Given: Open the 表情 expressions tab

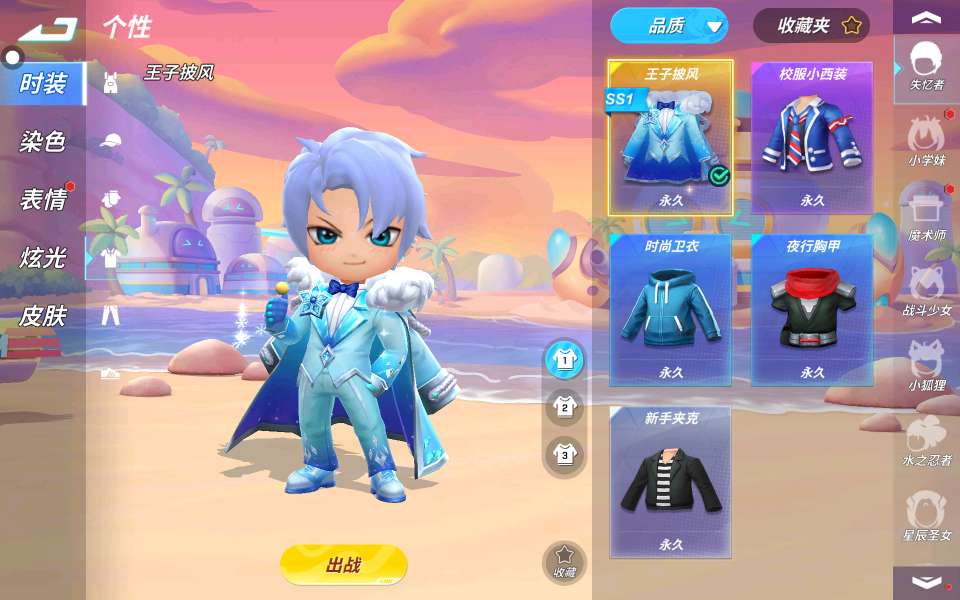Looking at the screenshot, I should [x=42, y=200].
